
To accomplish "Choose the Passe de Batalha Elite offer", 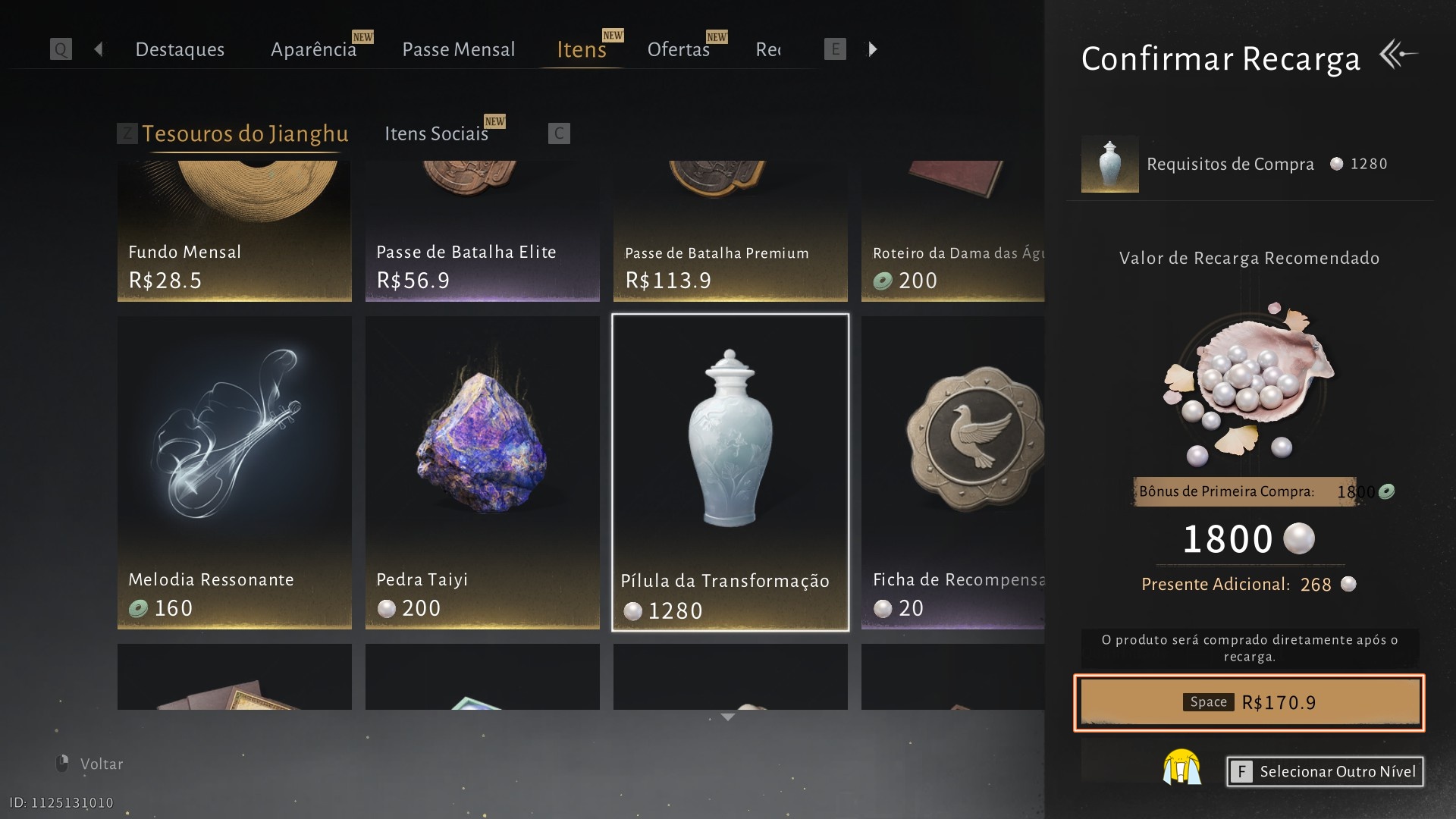I will (x=482, y=231).
